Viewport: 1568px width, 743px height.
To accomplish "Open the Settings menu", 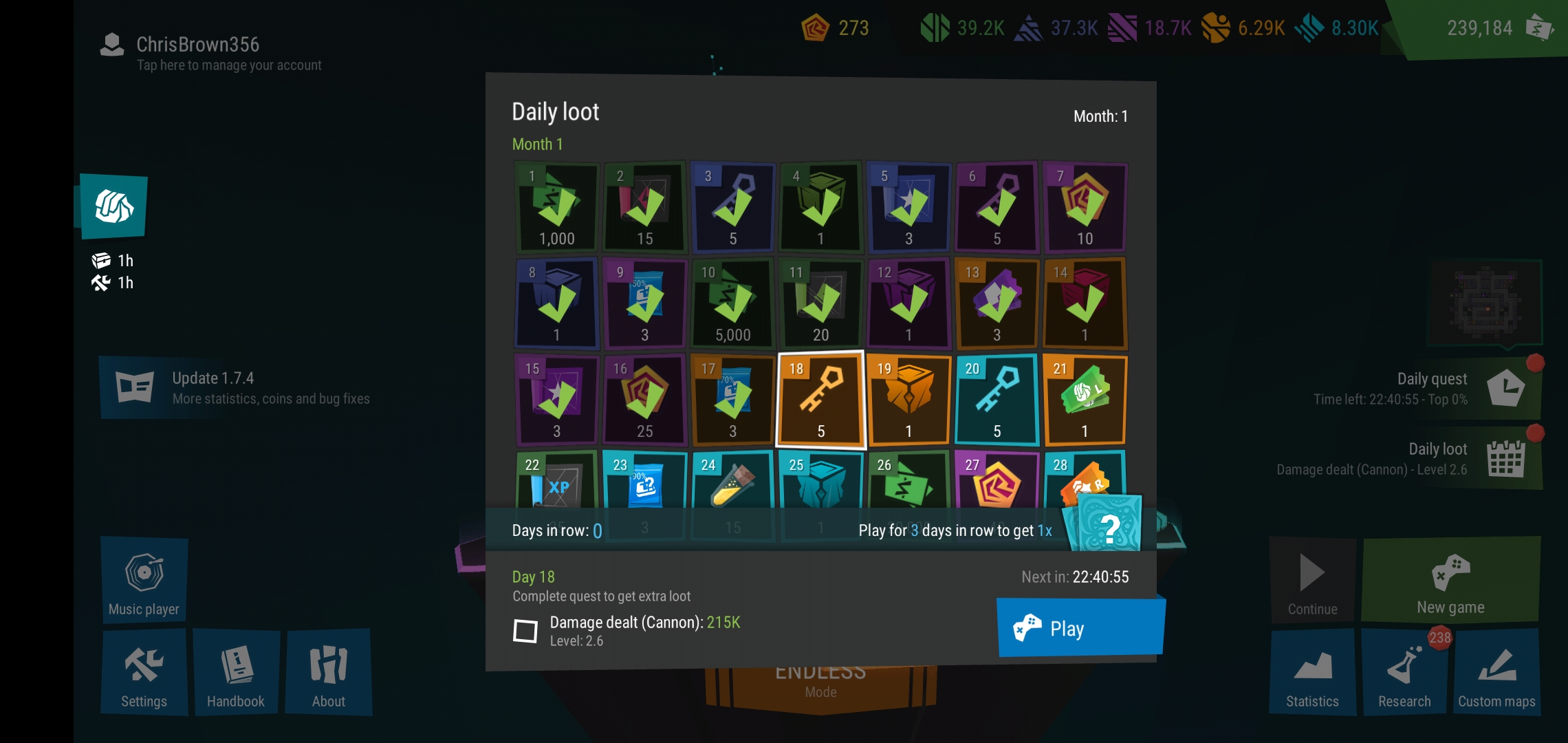I will tap(144, 672).
